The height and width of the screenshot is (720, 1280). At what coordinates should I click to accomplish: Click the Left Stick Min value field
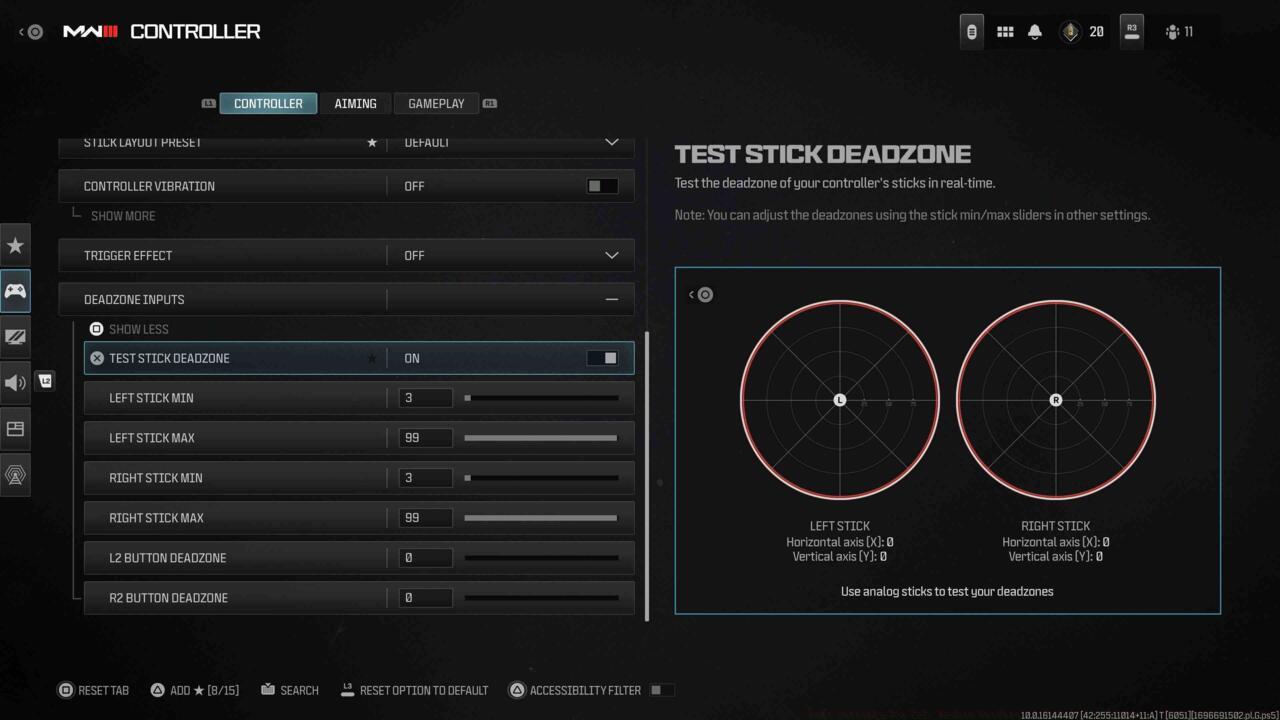pos(425,397)
